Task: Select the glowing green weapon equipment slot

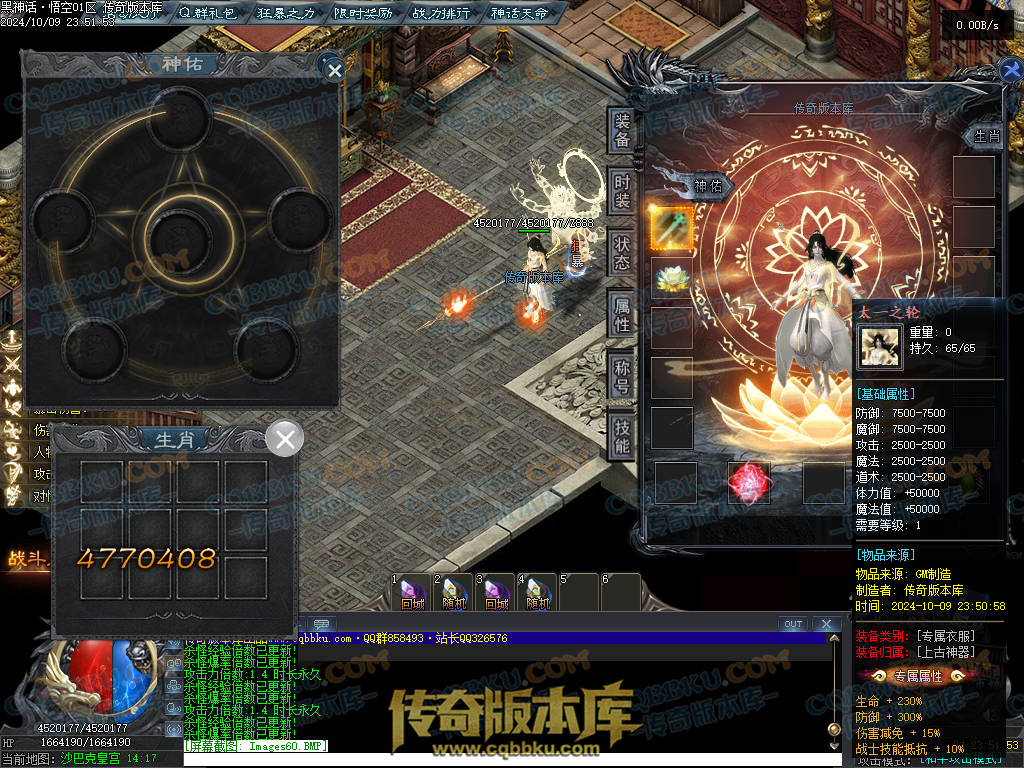Action: (x=672, y=227)
